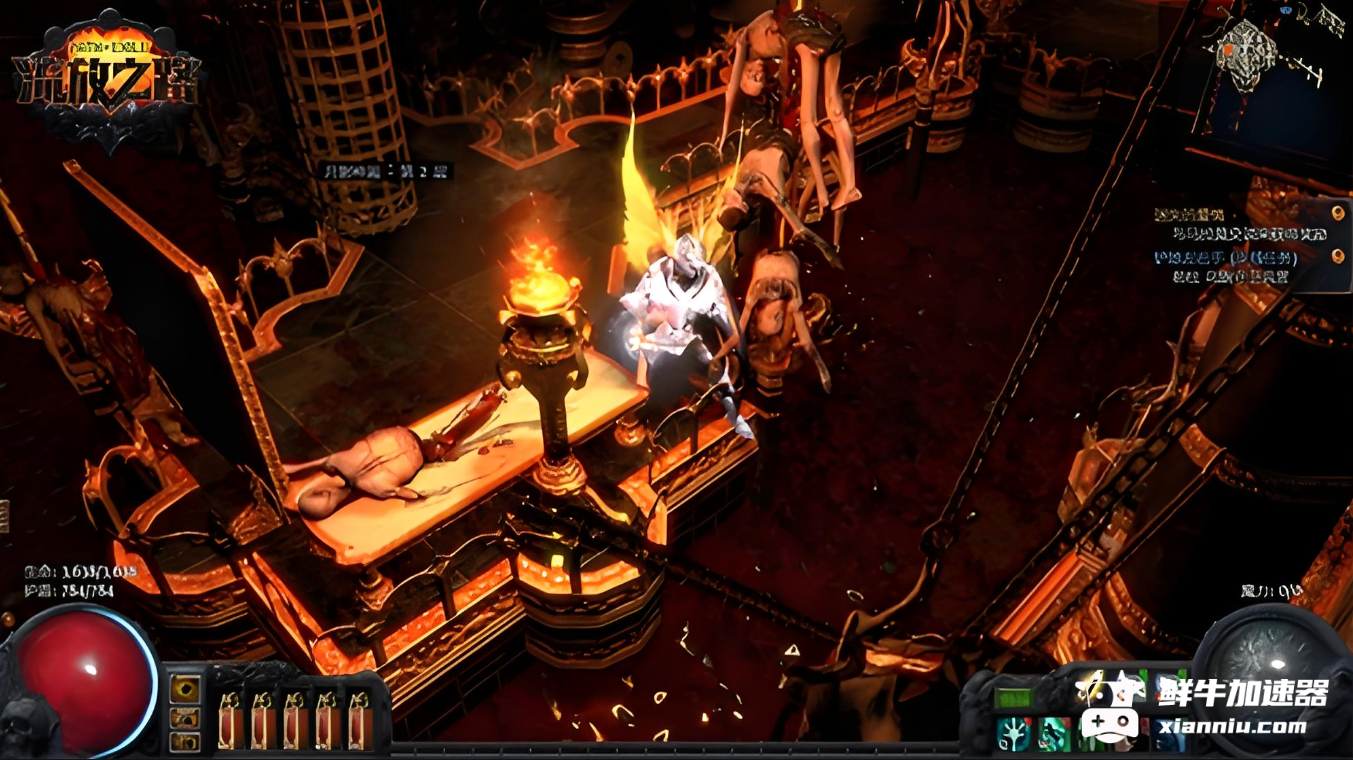This screenshot has height=760, width=1353.
Task: Activate the teal running figure skill icon
Action: coord(1054,733)
